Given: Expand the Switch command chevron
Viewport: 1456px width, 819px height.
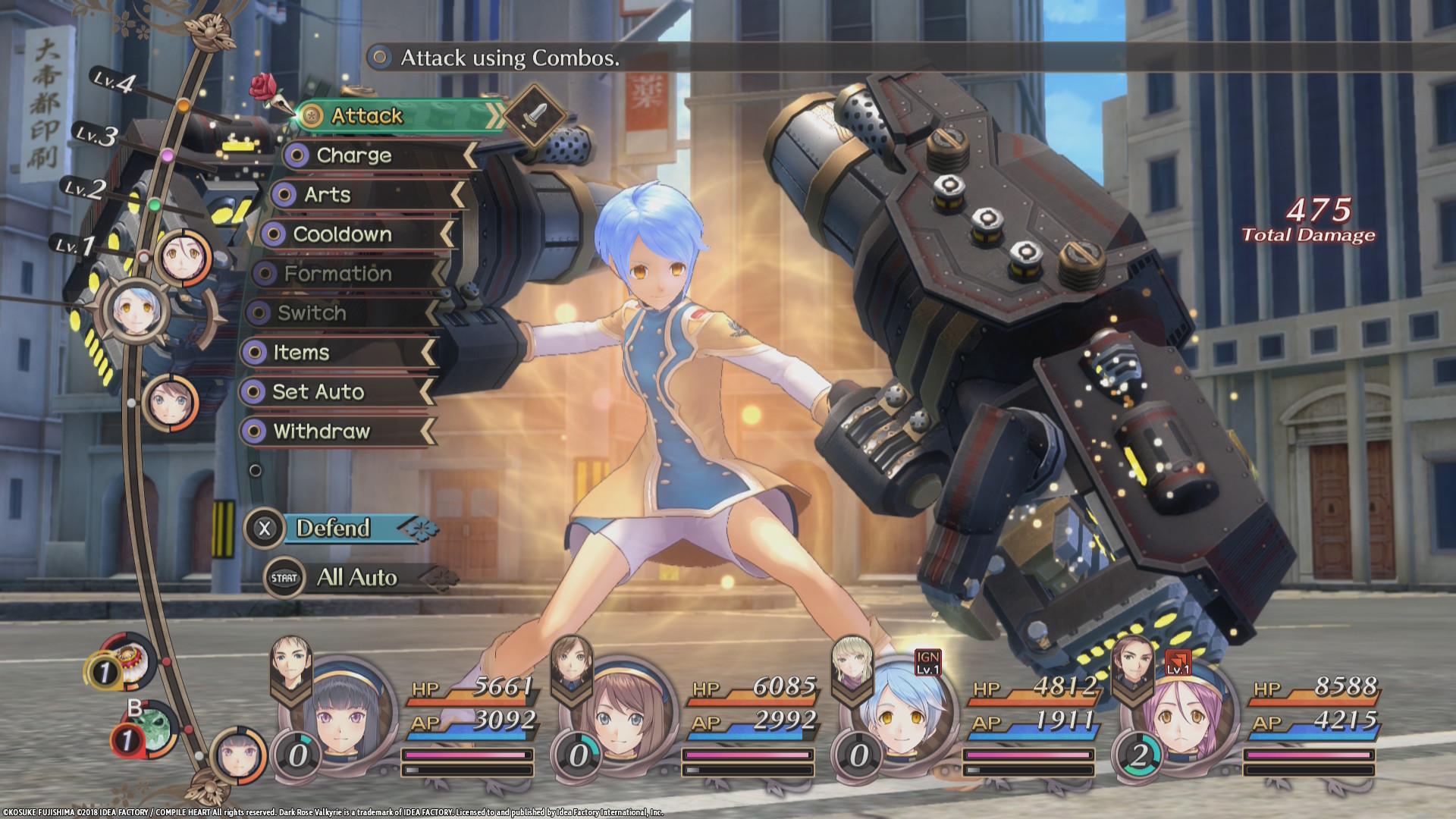Looking at the screenshot, I should [x=432, y=314].
